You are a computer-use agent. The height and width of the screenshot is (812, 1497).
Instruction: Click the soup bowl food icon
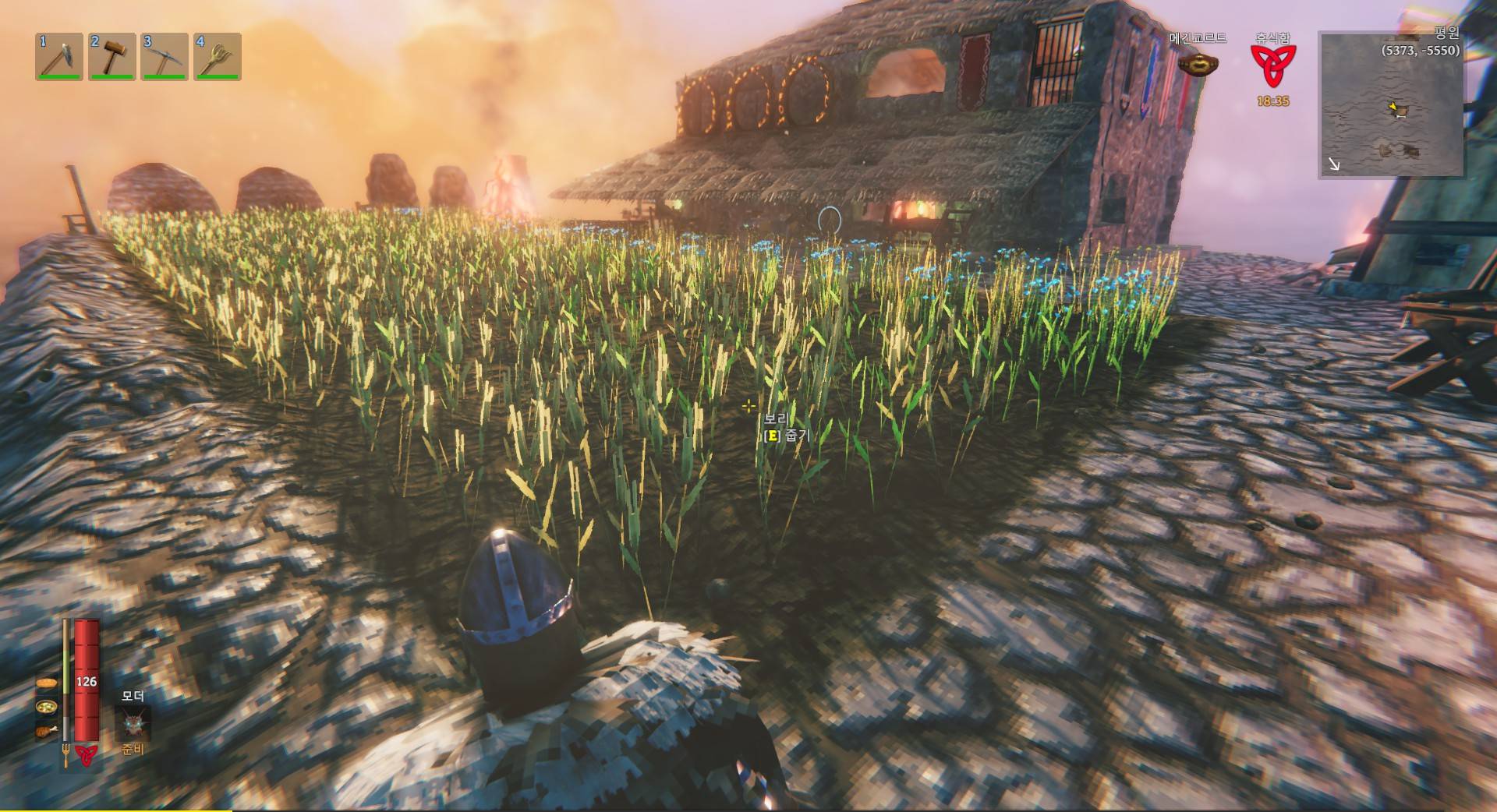pyautogui.click(x=47, y=708)
